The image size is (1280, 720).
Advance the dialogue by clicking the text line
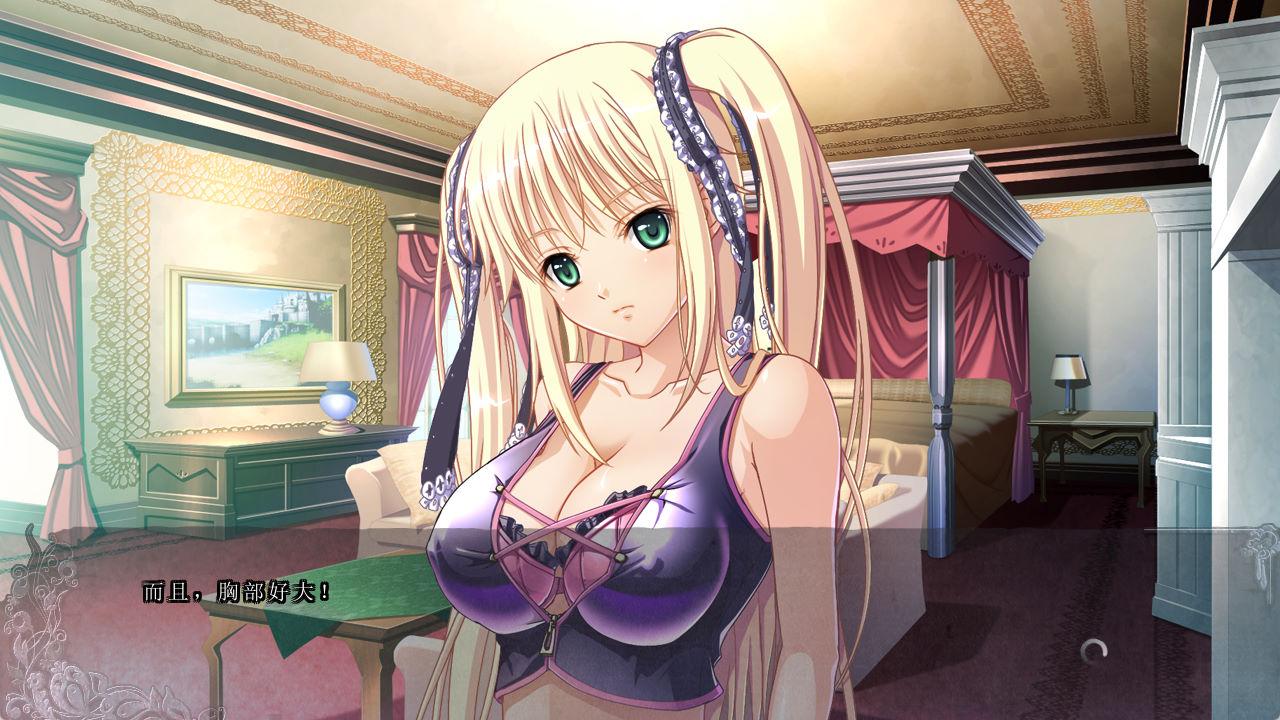click(x=236, y=592)
